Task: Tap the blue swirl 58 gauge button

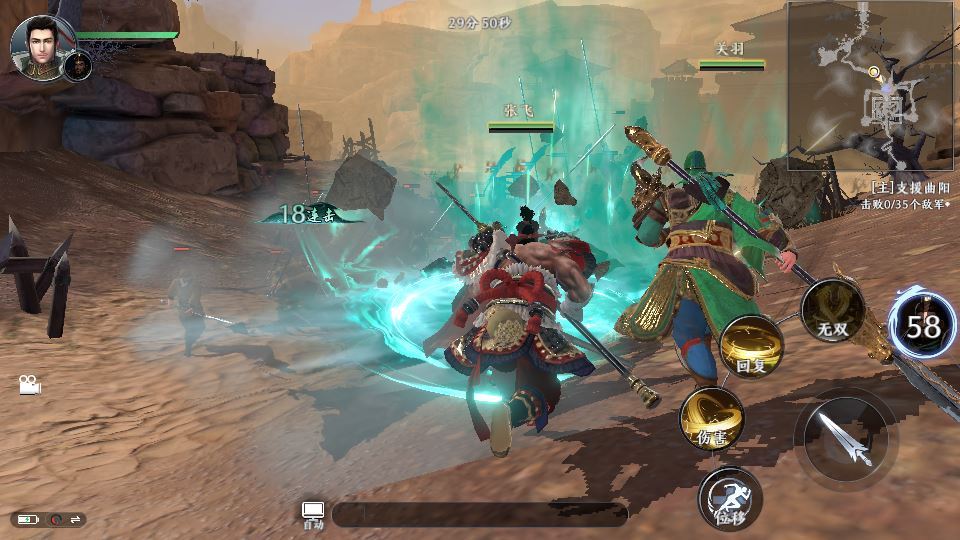Action: (922, 325)
